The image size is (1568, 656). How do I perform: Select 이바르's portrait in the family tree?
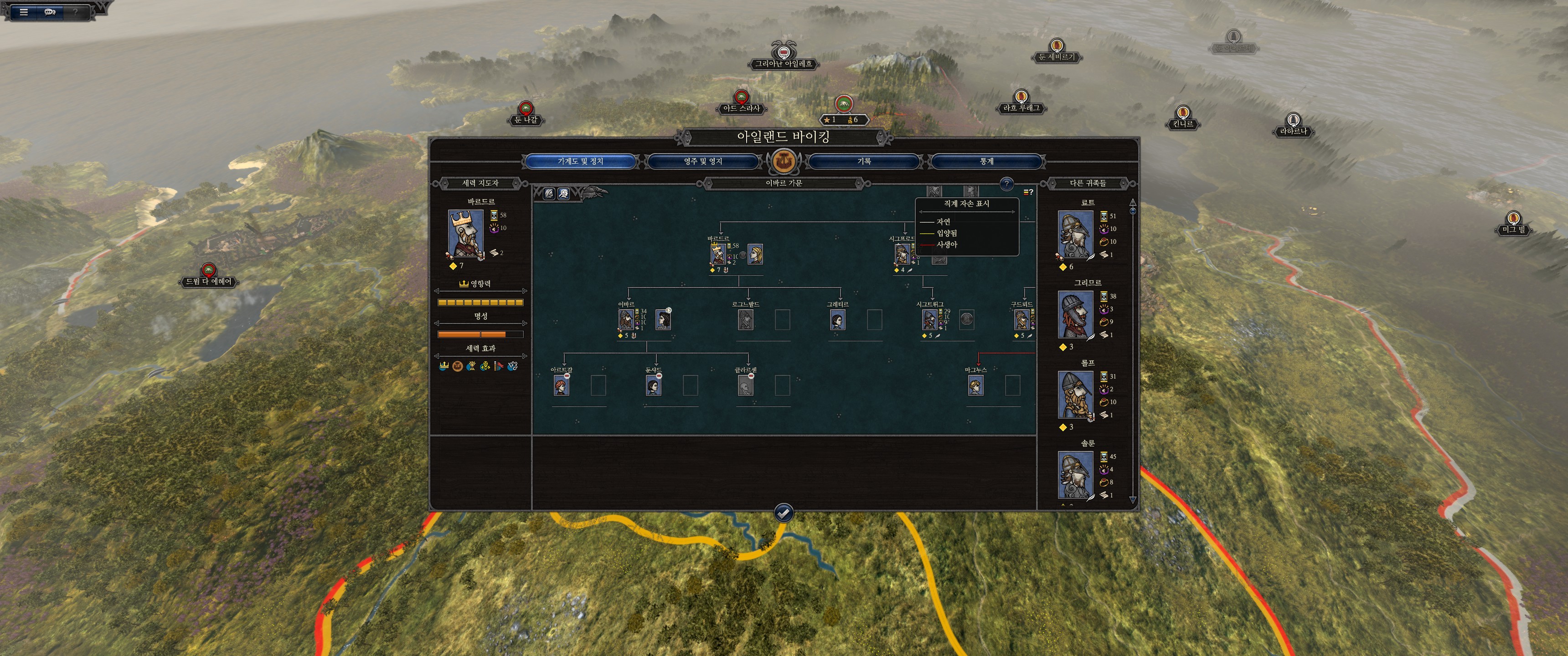coord(626,319)
